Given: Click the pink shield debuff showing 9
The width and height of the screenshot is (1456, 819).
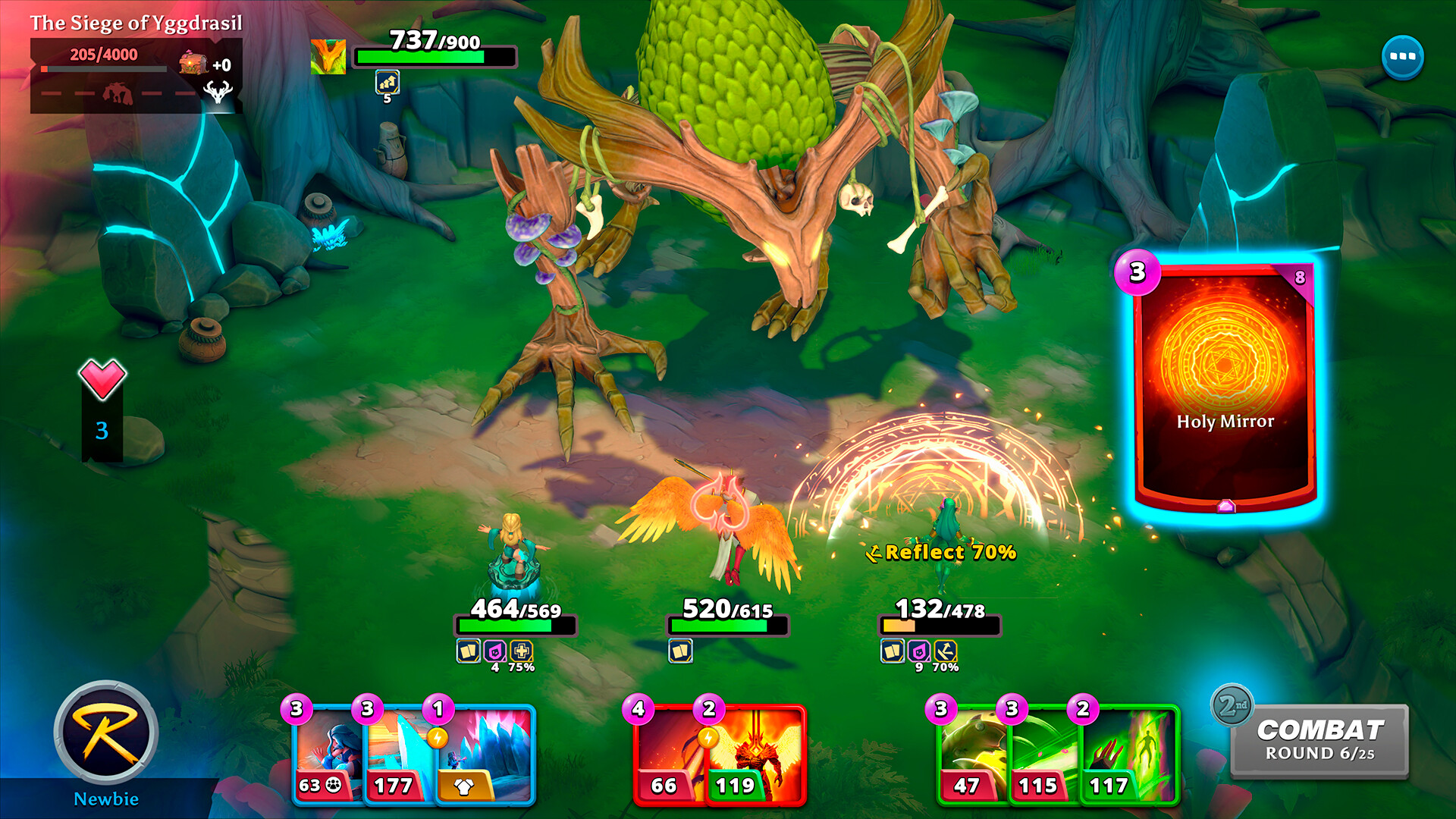Looking at the screenshot, I should [919, 651].
